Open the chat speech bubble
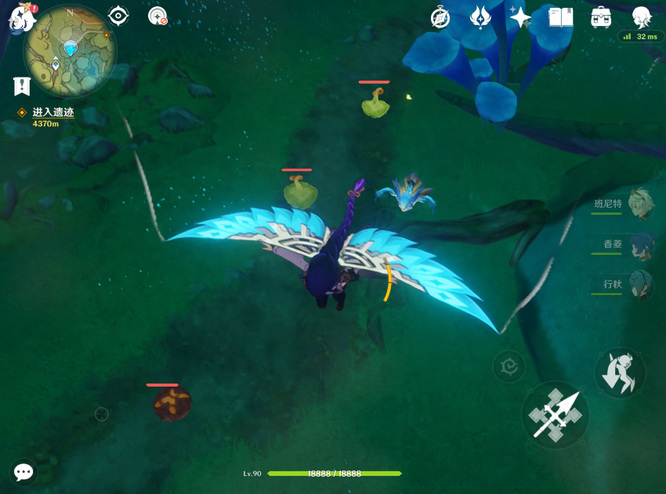The width and height of the screenshot is (666, 494). [x=23, y=472]
